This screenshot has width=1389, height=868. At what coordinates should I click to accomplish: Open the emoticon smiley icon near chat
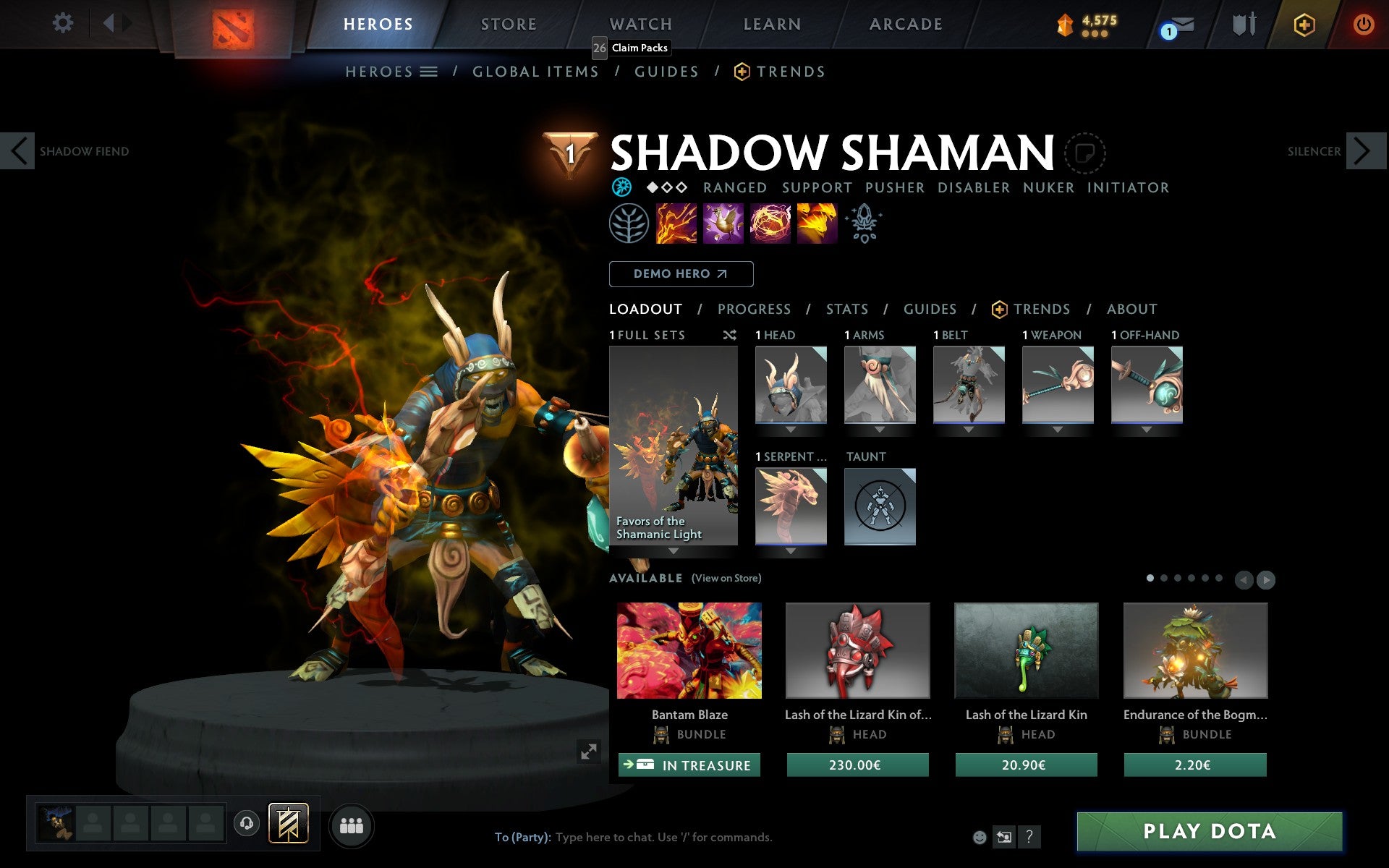980,837
